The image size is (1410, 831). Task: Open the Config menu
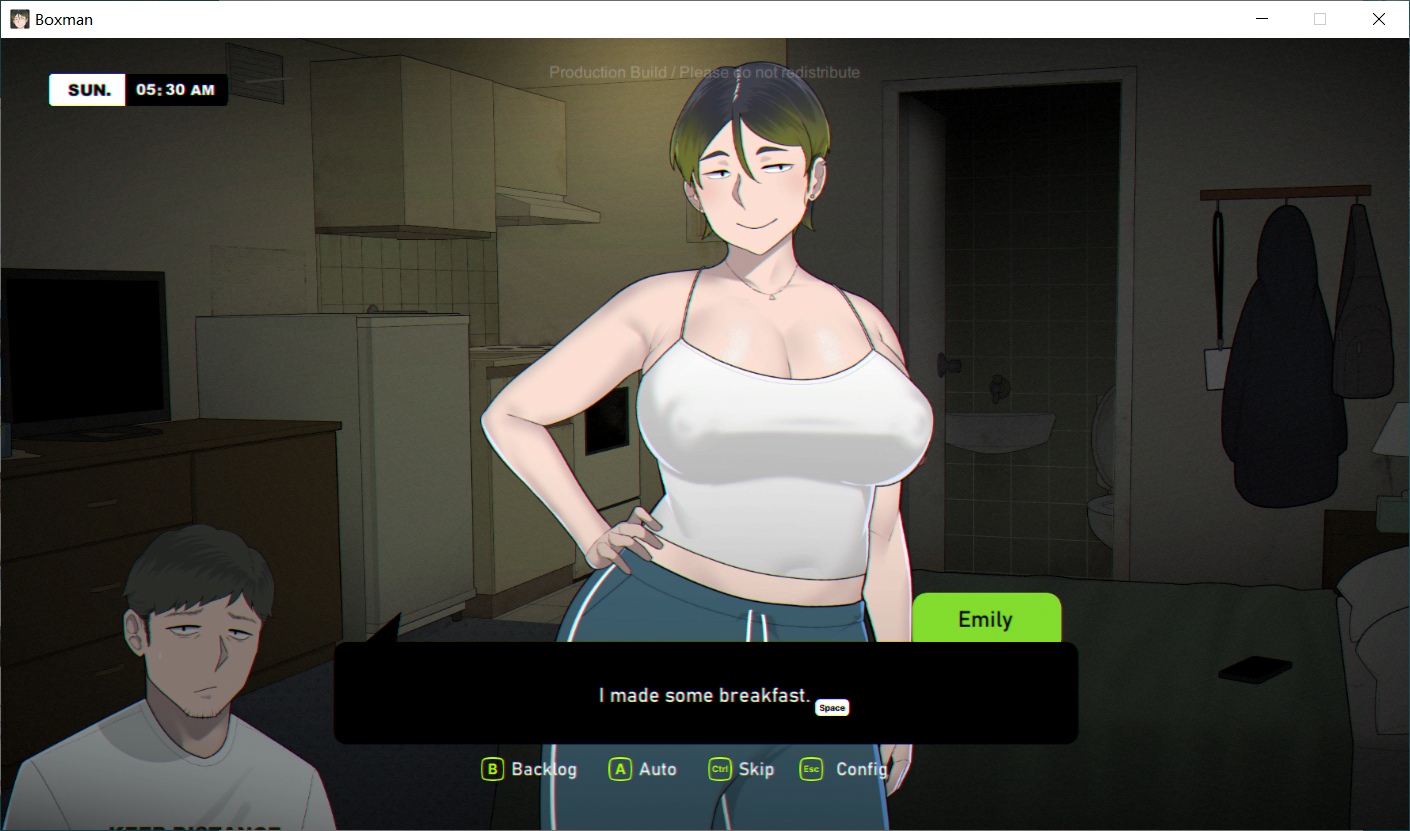[x=845, y=769]
